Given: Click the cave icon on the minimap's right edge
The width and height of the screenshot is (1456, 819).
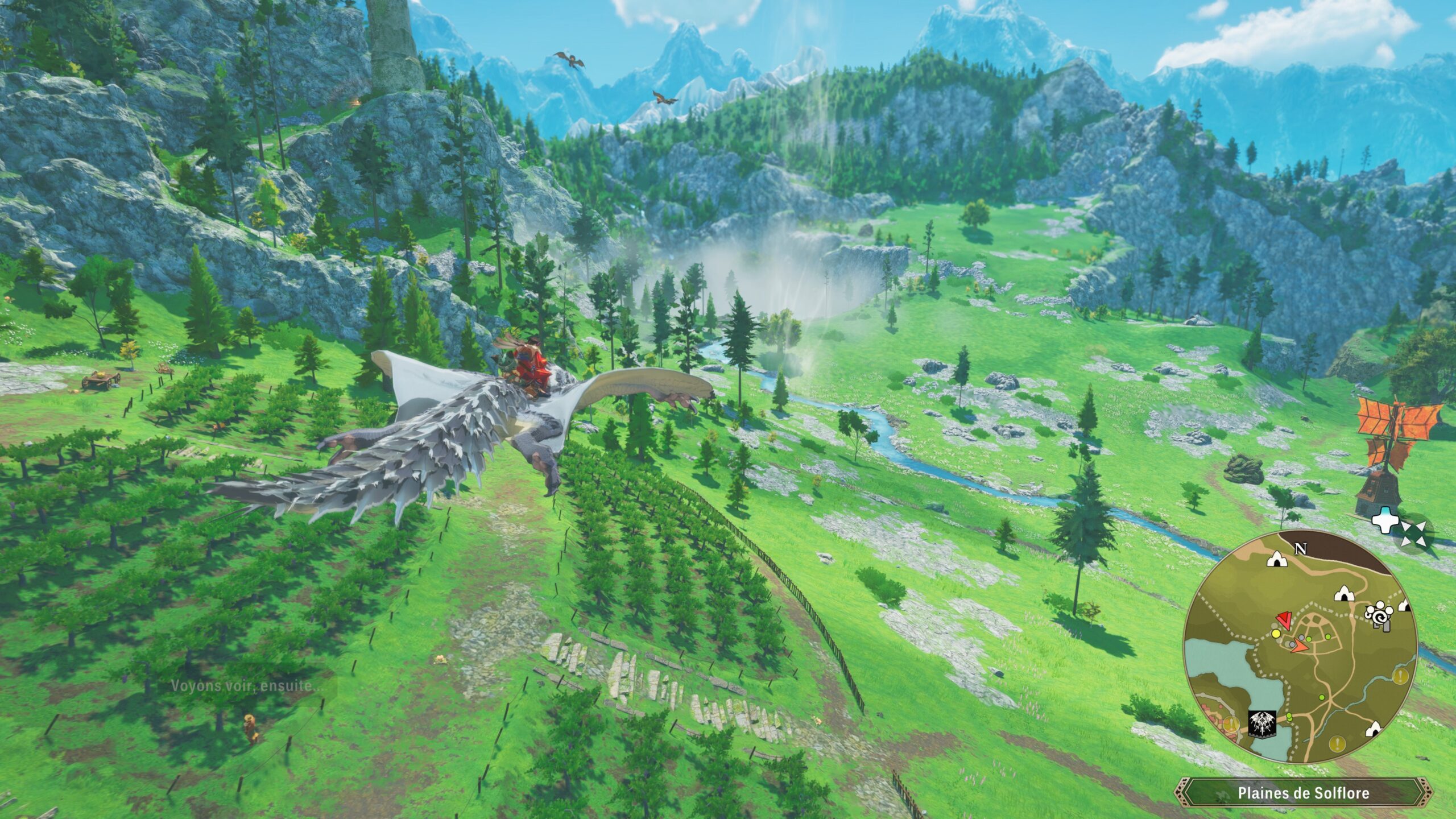Looking at the screenshot, I should [x=1404, y=605].
